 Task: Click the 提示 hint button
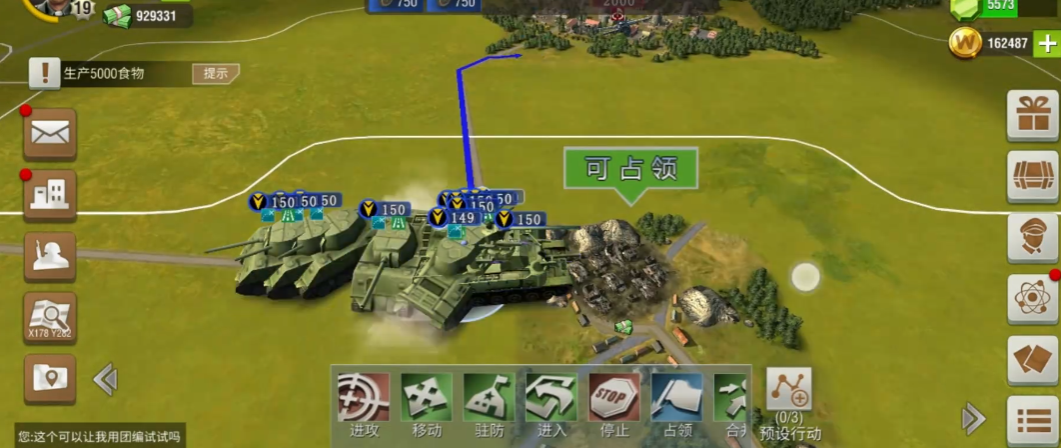[216, 73]
